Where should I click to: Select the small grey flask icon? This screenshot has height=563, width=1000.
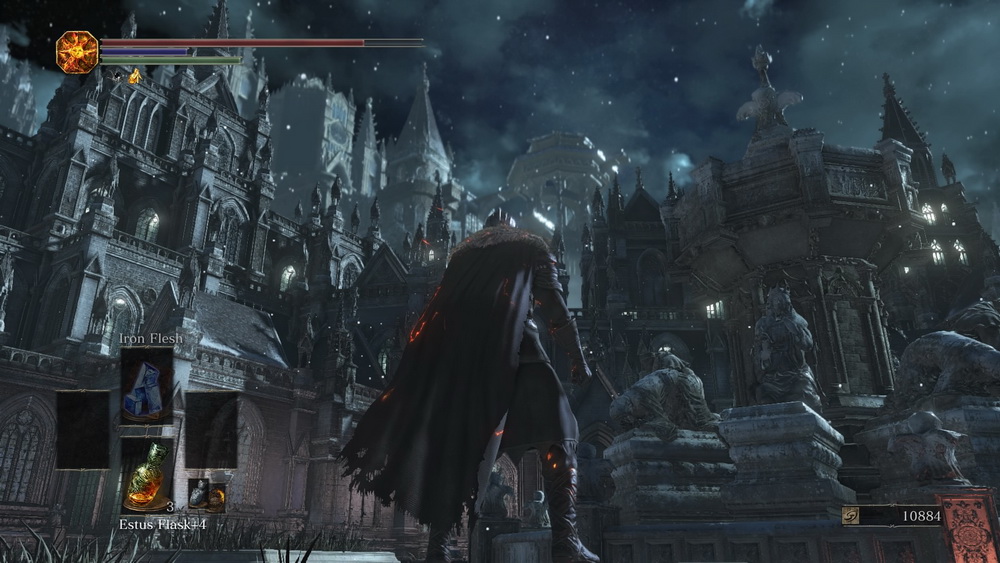198,493
